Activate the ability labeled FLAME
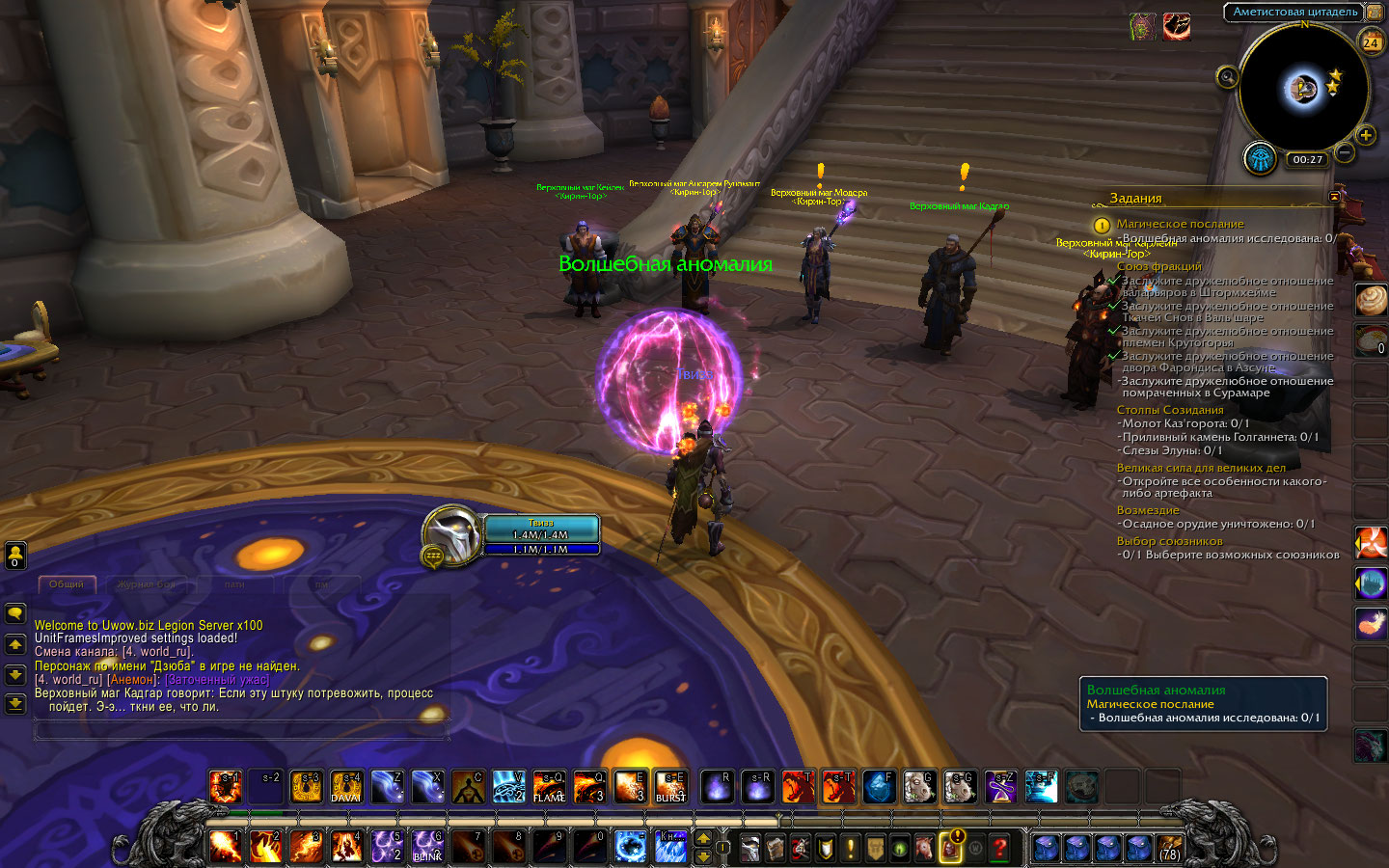This screenshot has width=1389, height=868. (549, 787)
